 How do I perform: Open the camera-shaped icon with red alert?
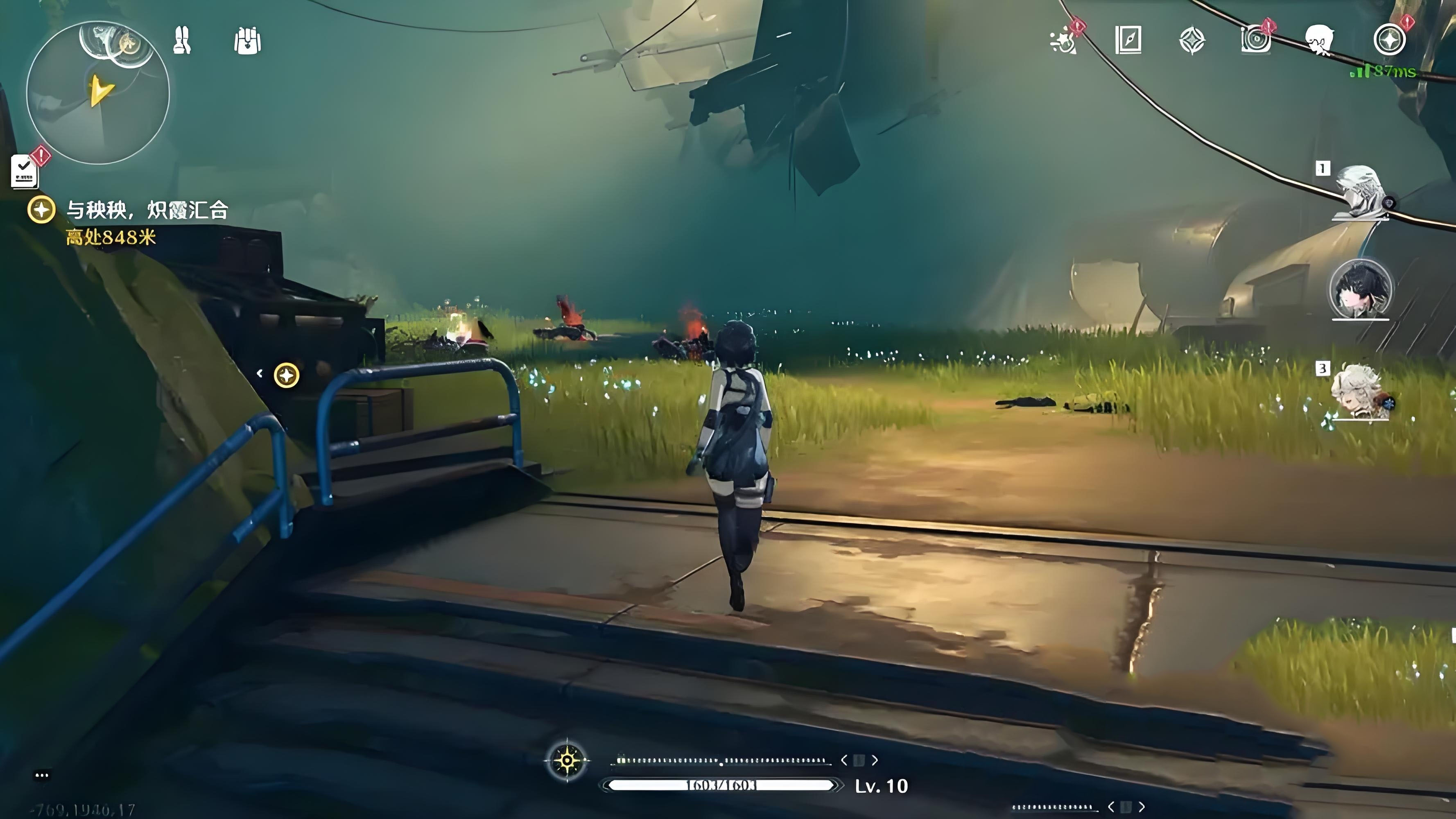1255,40
